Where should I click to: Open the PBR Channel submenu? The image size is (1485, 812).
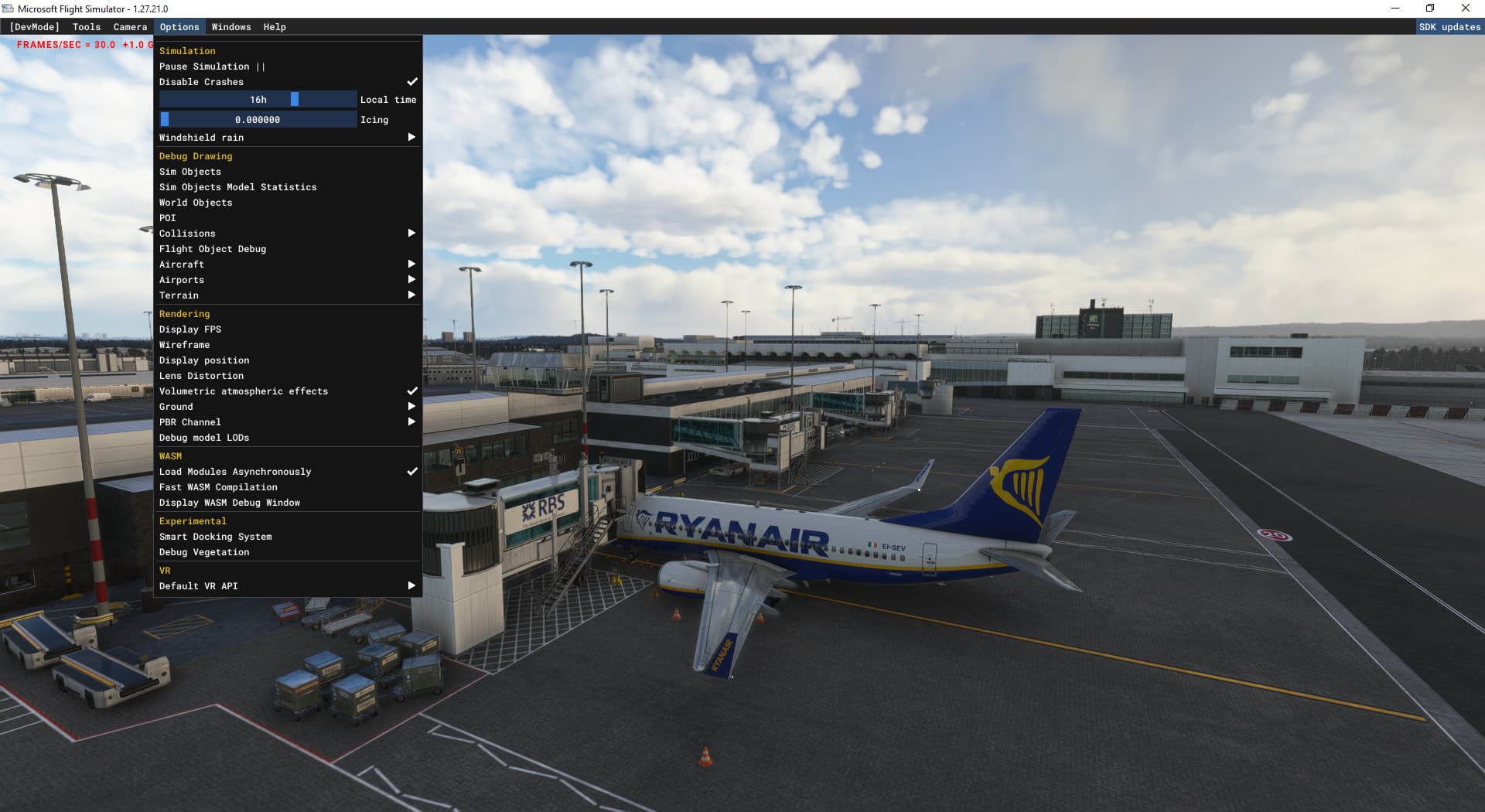(411, 421)
